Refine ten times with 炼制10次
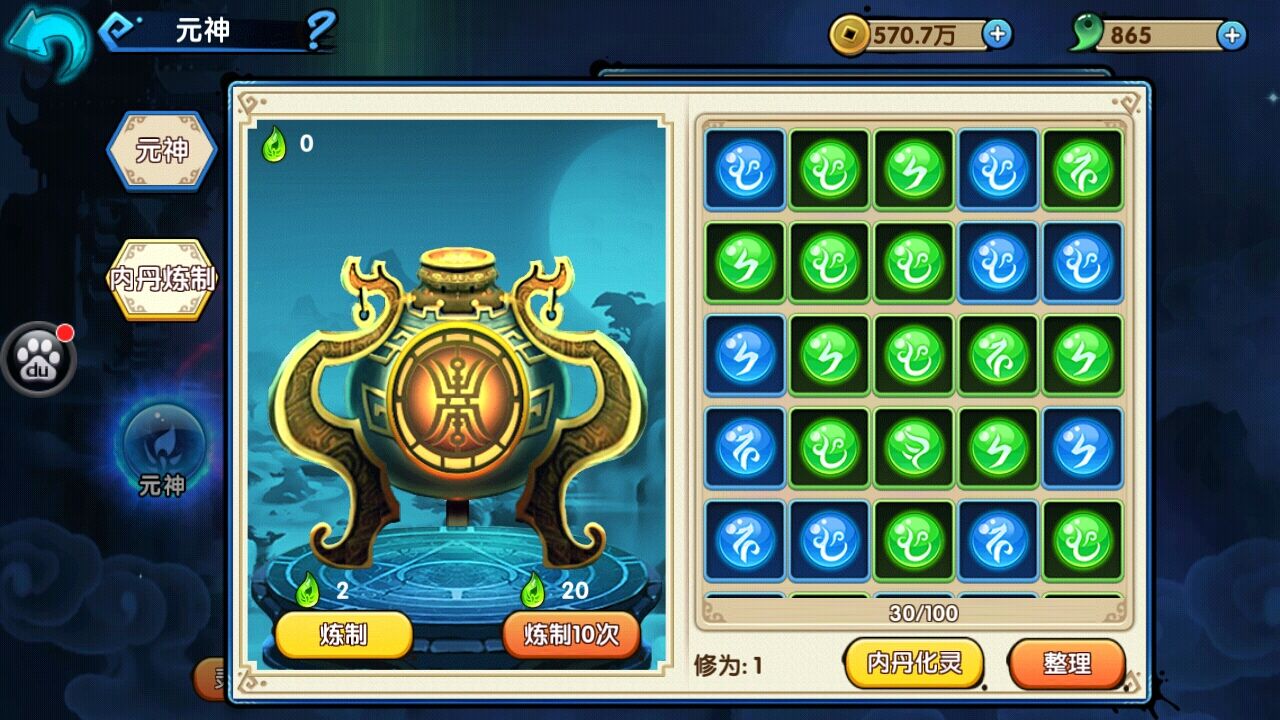The width and height of the screenshot is (1280, 720). point(571,635)
